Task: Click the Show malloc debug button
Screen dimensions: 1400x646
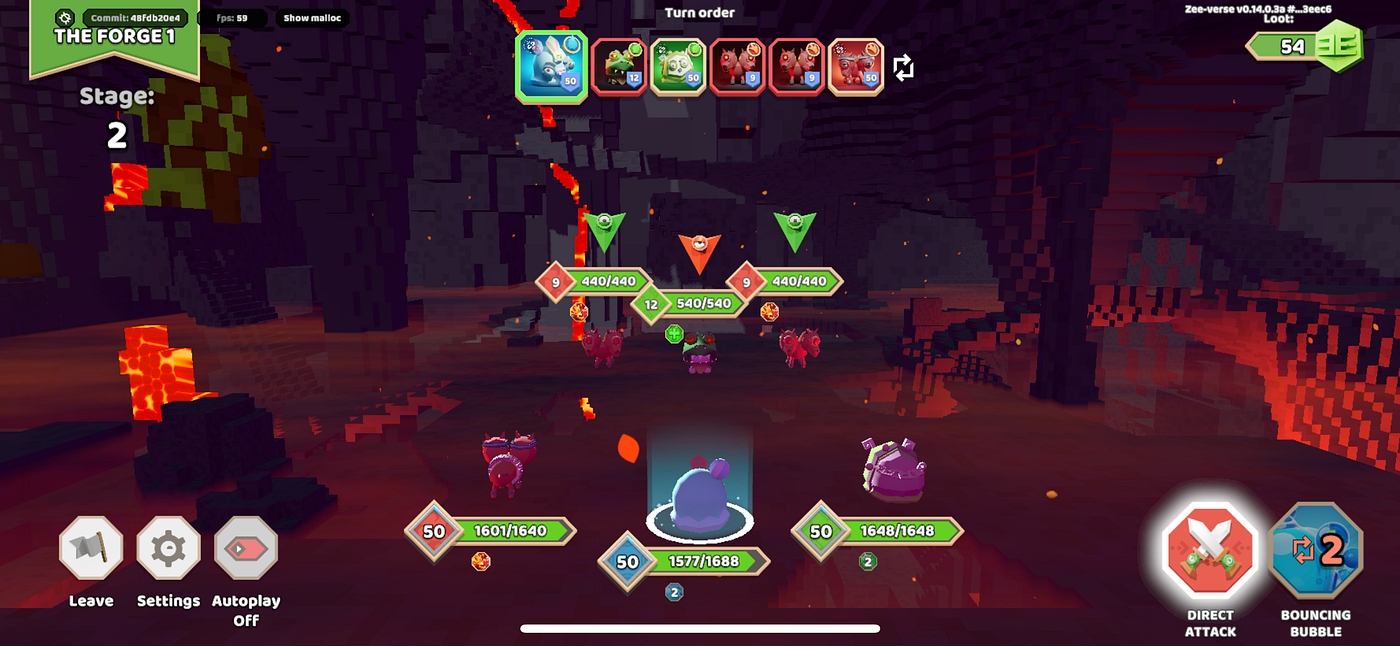Action: click(312, 18)
